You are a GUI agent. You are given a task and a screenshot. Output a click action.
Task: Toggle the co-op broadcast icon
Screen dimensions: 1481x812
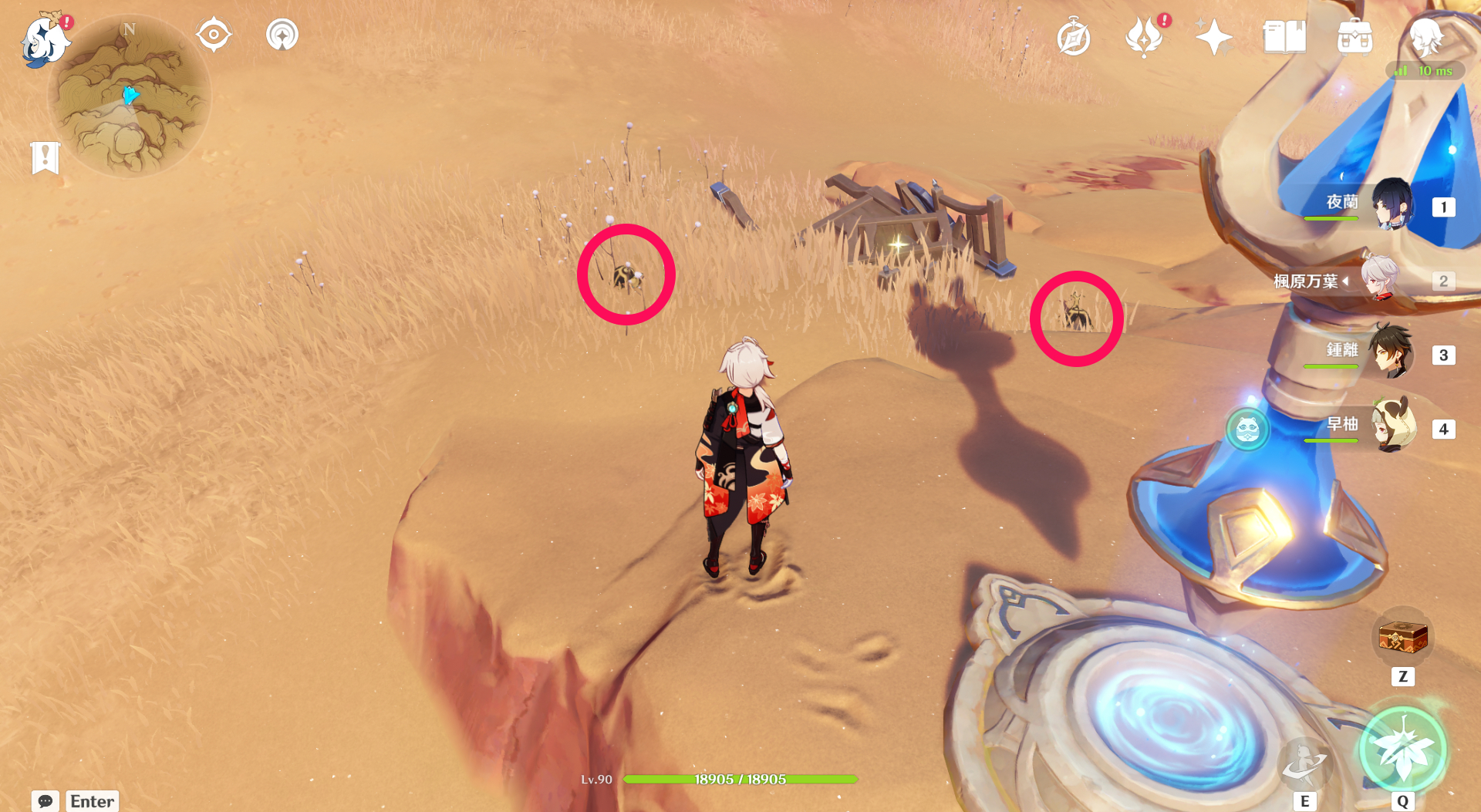tap(282, 34)
